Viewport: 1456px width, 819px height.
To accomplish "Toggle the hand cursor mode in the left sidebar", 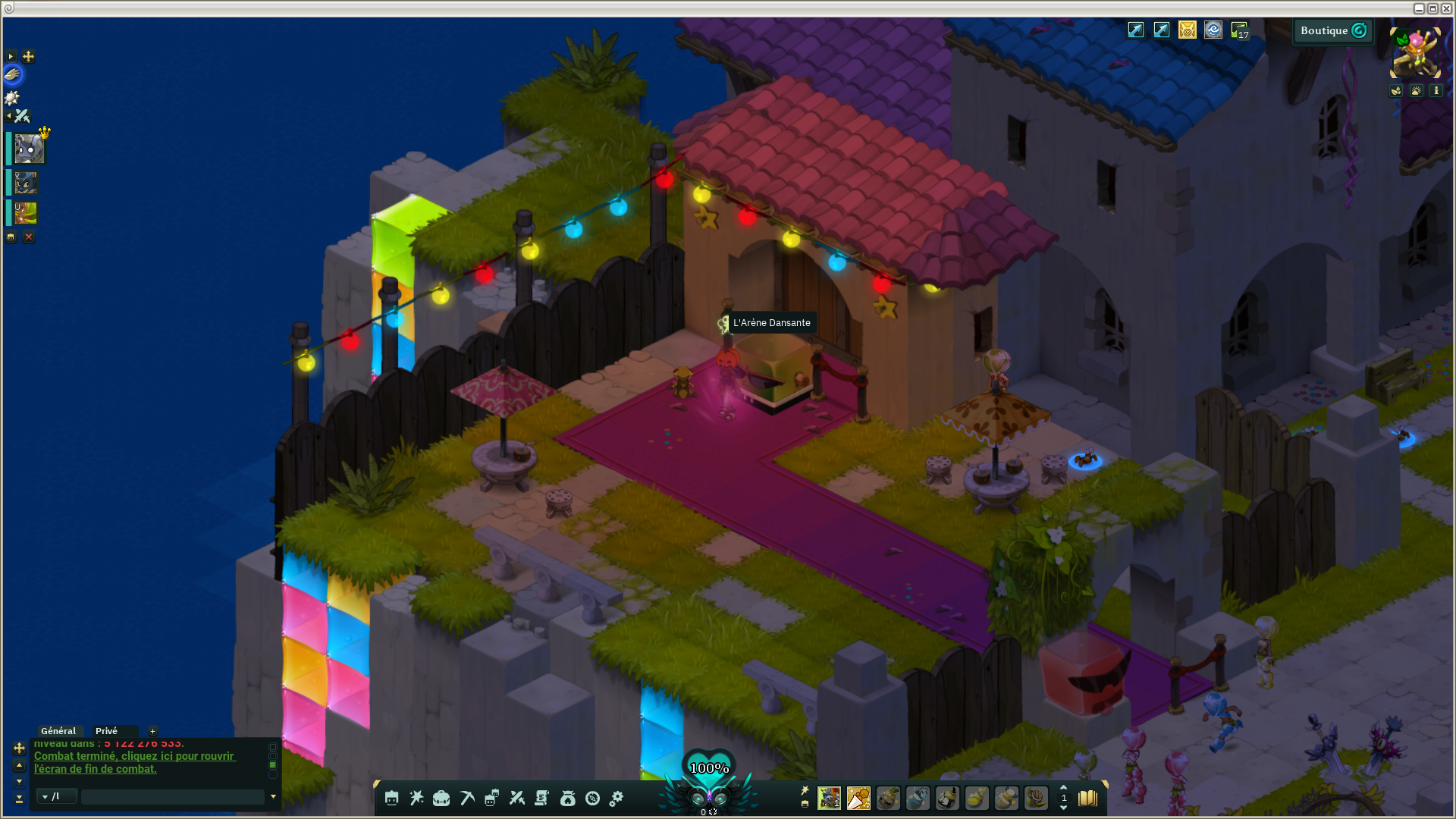I will click(11, 74).
